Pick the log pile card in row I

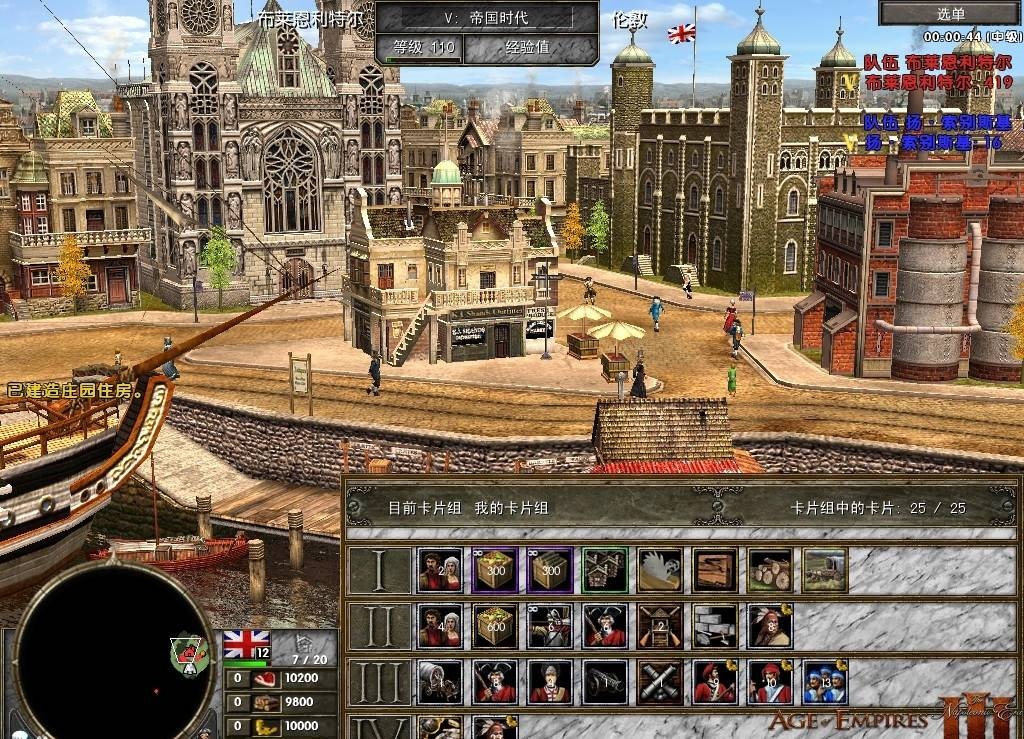click(770, 569)
